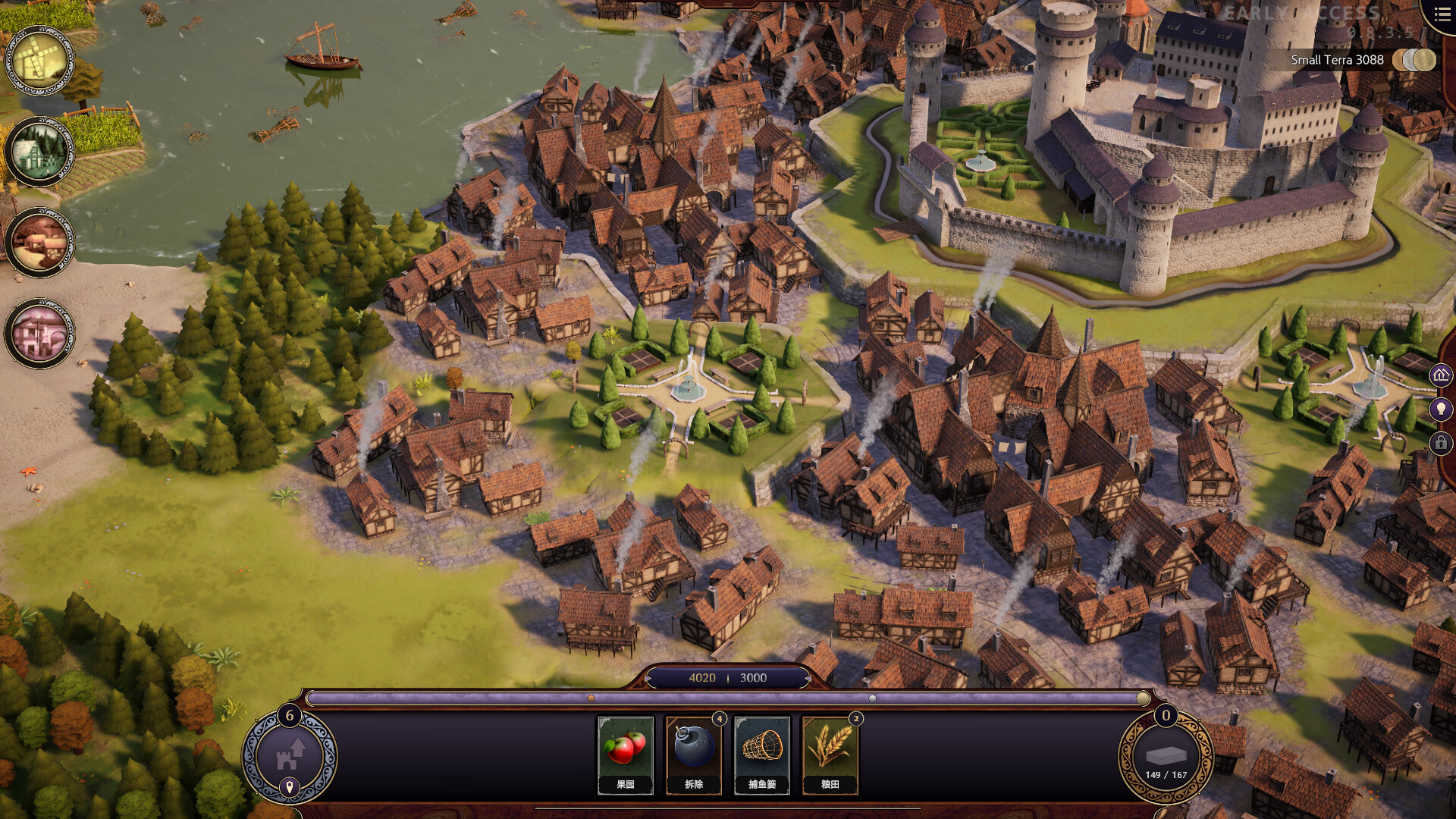Open the windmill building category
Image resolution: width=1456 pixels, height=819 pixels.
[39, 61]
